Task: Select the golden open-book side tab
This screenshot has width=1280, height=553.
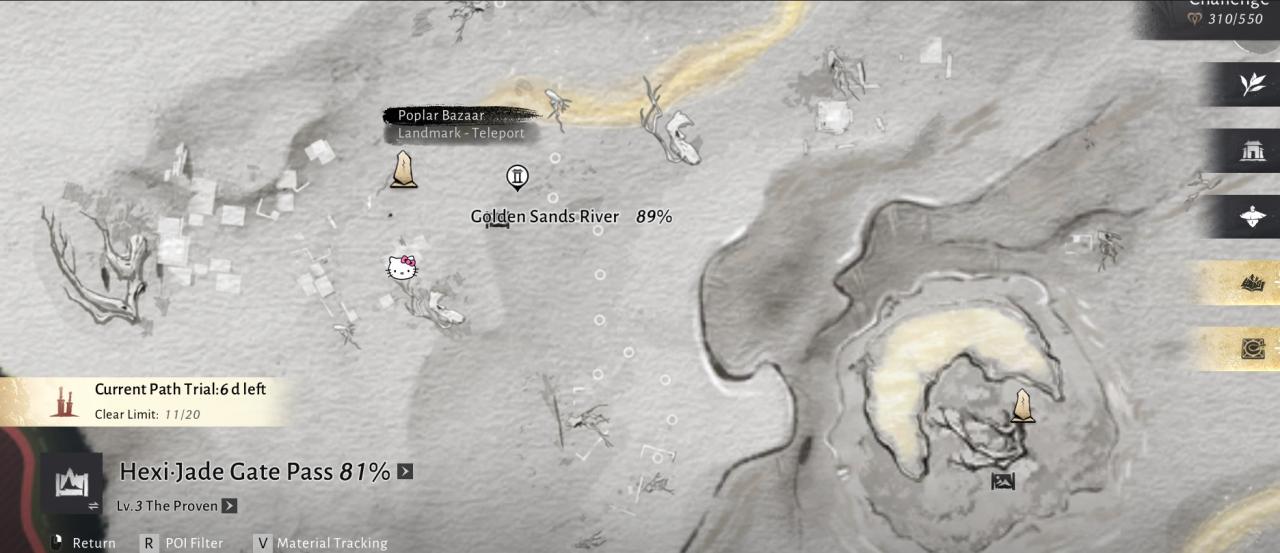Action: click(x=1252, y=284)
